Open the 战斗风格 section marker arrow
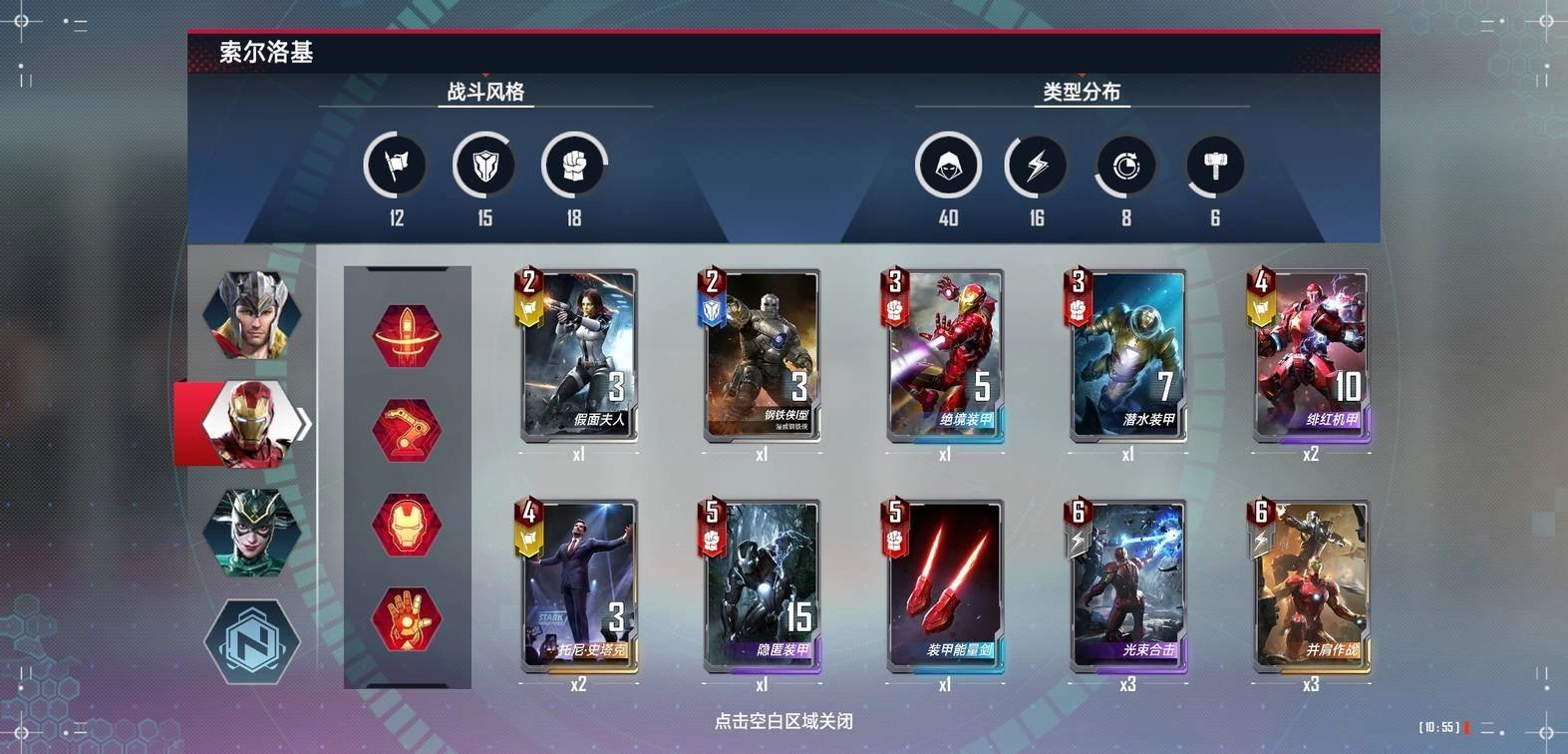Viewport: 1568px width, 754px height. tap(486, 73)
